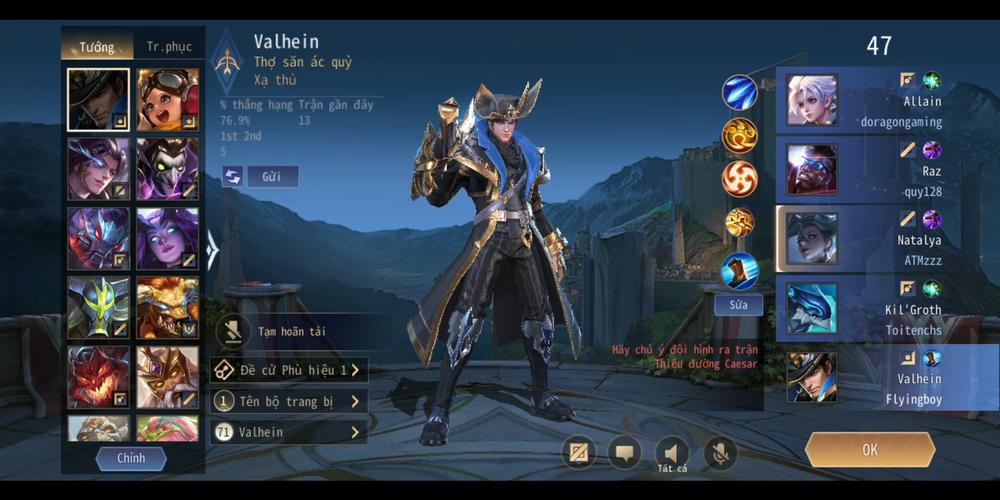This screenshot has height=500, width=1000.
Task: Expand the hero list side arrow
Action: click(x=212, y=250)
